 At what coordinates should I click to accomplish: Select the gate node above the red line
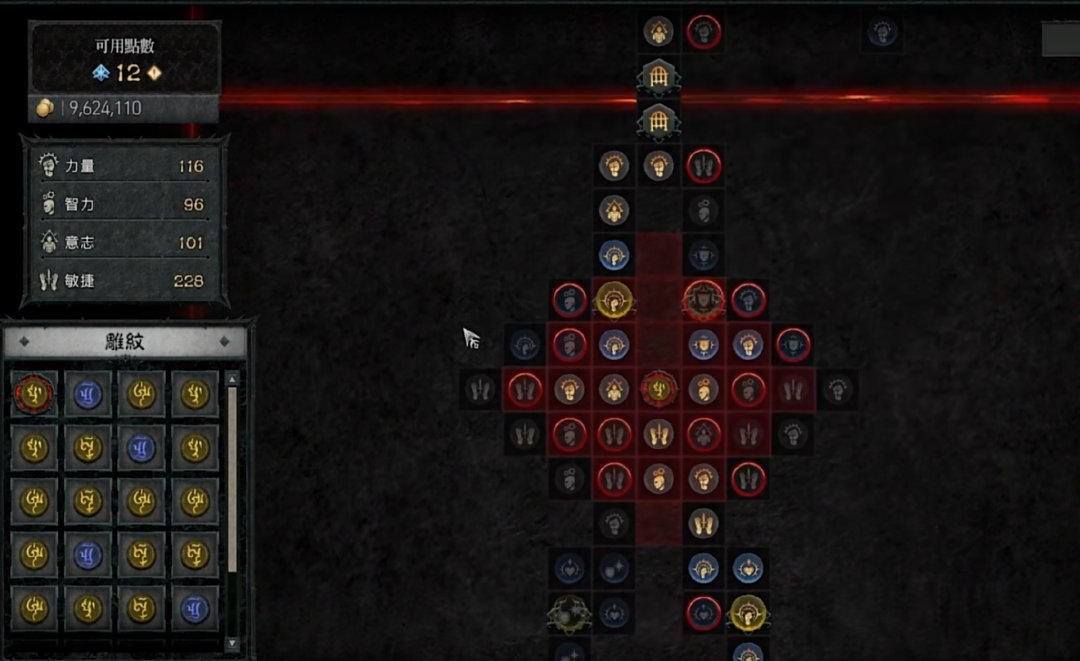(659, 76)
